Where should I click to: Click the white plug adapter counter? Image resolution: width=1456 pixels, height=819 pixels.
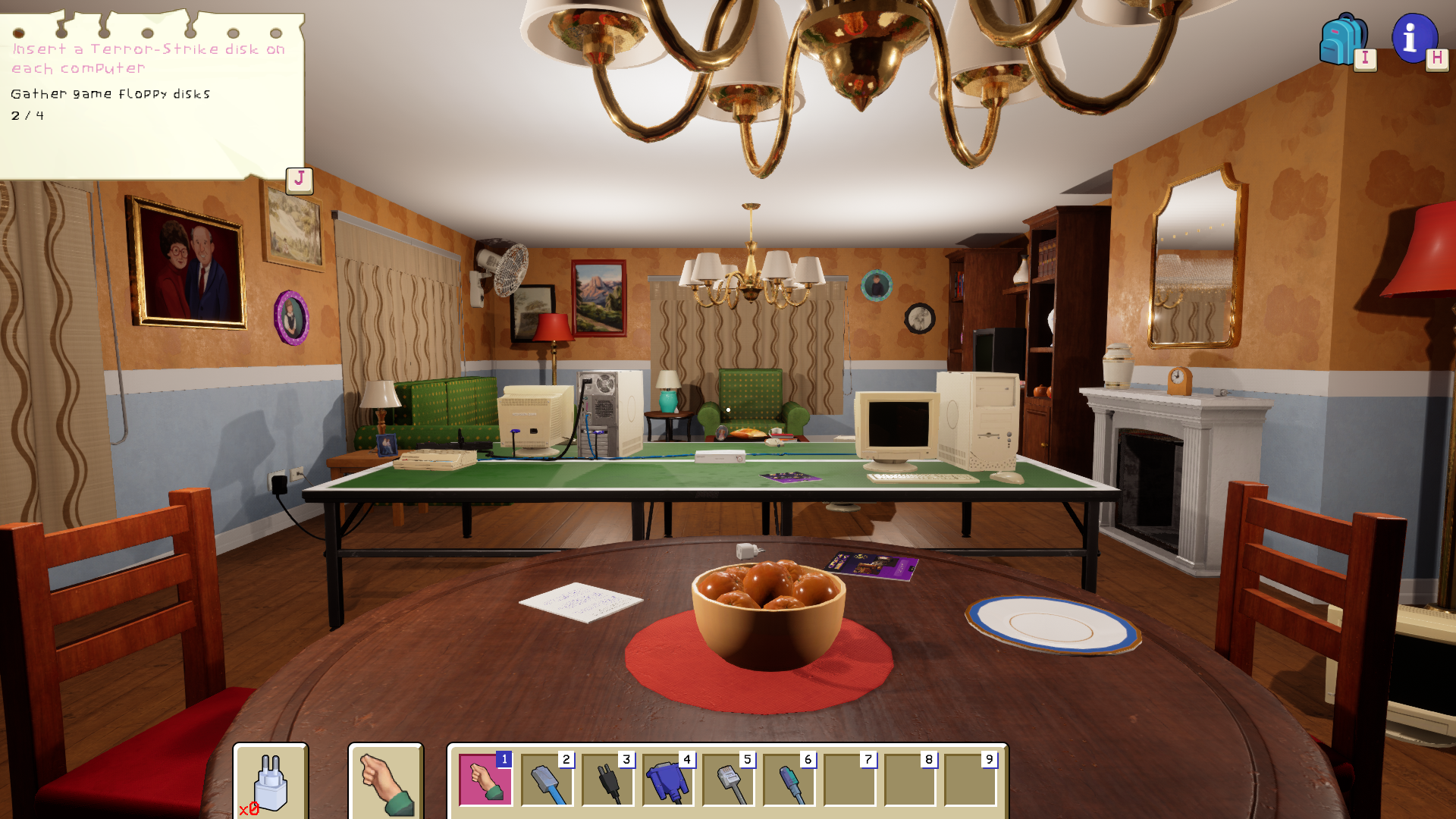[x=270, y=782]
